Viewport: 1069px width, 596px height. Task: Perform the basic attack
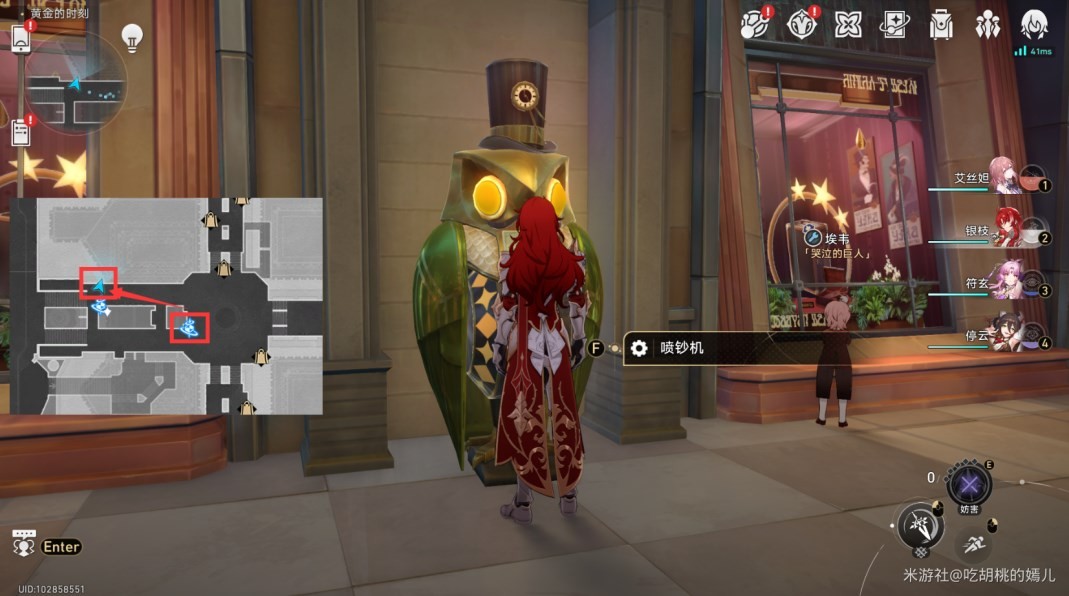tap(920, 525)
